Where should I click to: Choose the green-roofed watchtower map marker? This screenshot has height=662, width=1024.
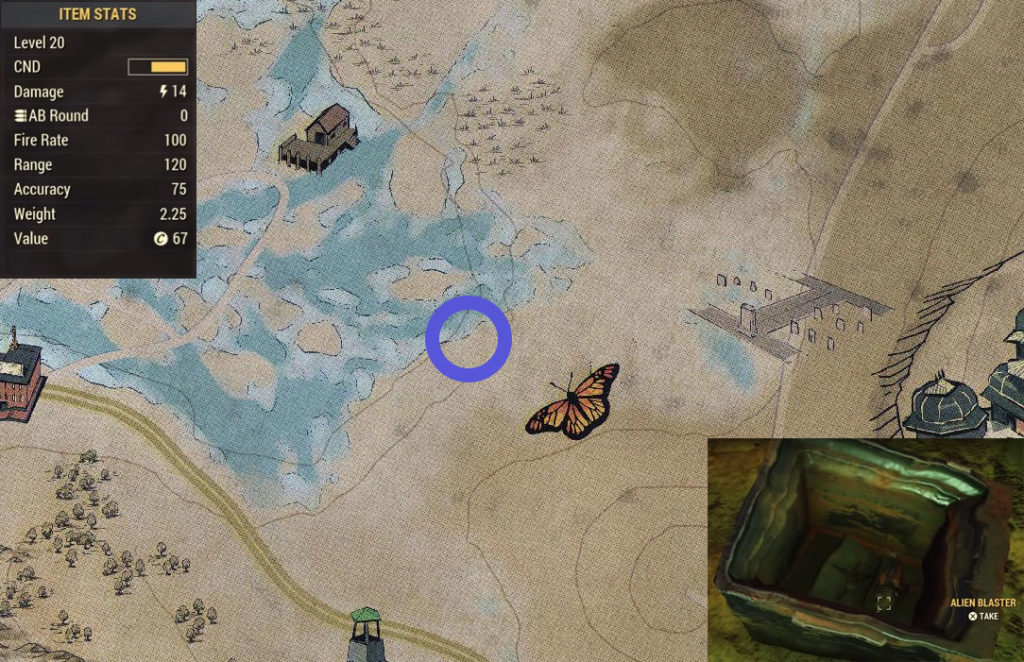(367, 635)
